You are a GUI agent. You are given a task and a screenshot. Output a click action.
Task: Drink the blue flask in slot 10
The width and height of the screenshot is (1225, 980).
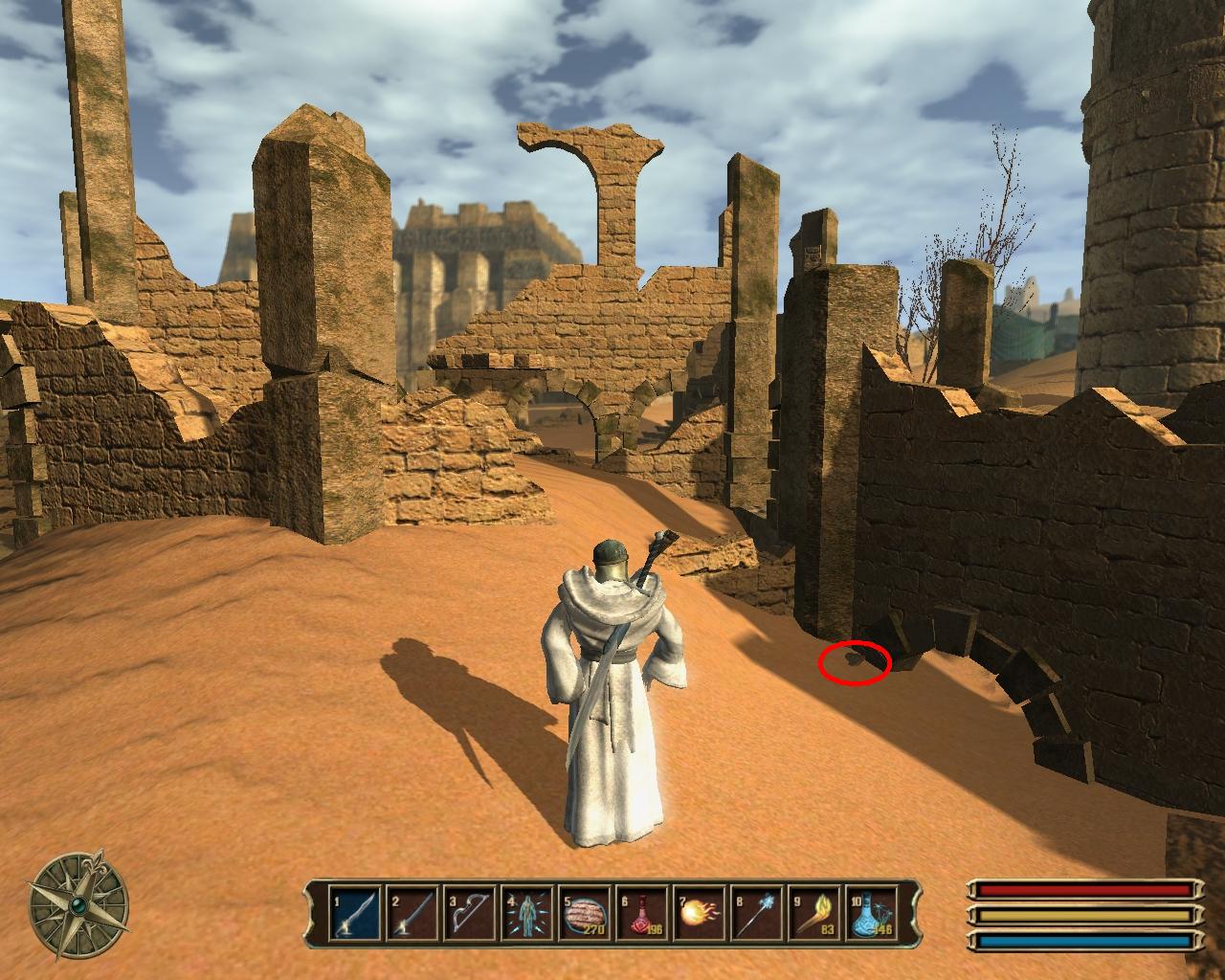coord(872,915)
